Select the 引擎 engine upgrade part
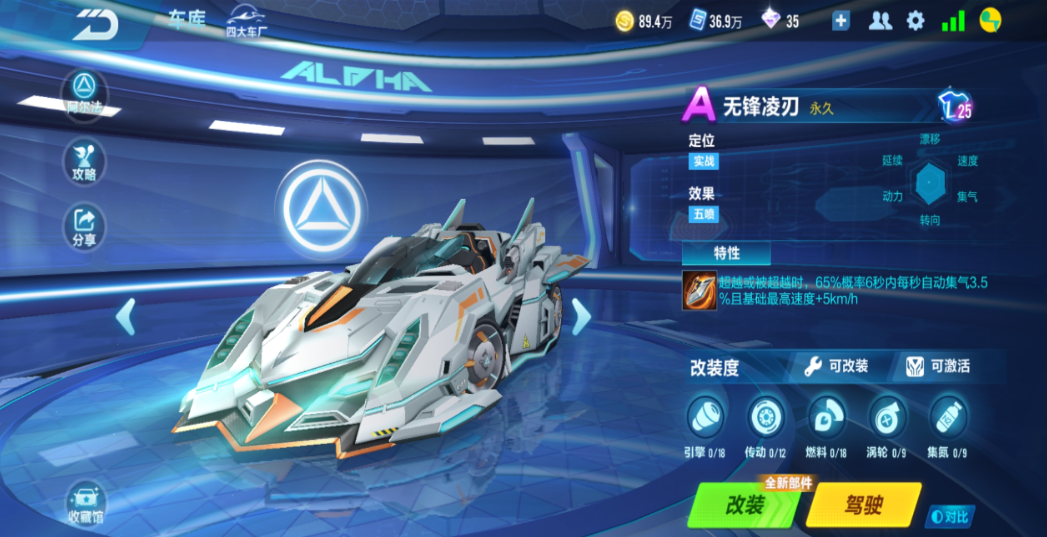1047x537 pixels. [x=705, y=415]
